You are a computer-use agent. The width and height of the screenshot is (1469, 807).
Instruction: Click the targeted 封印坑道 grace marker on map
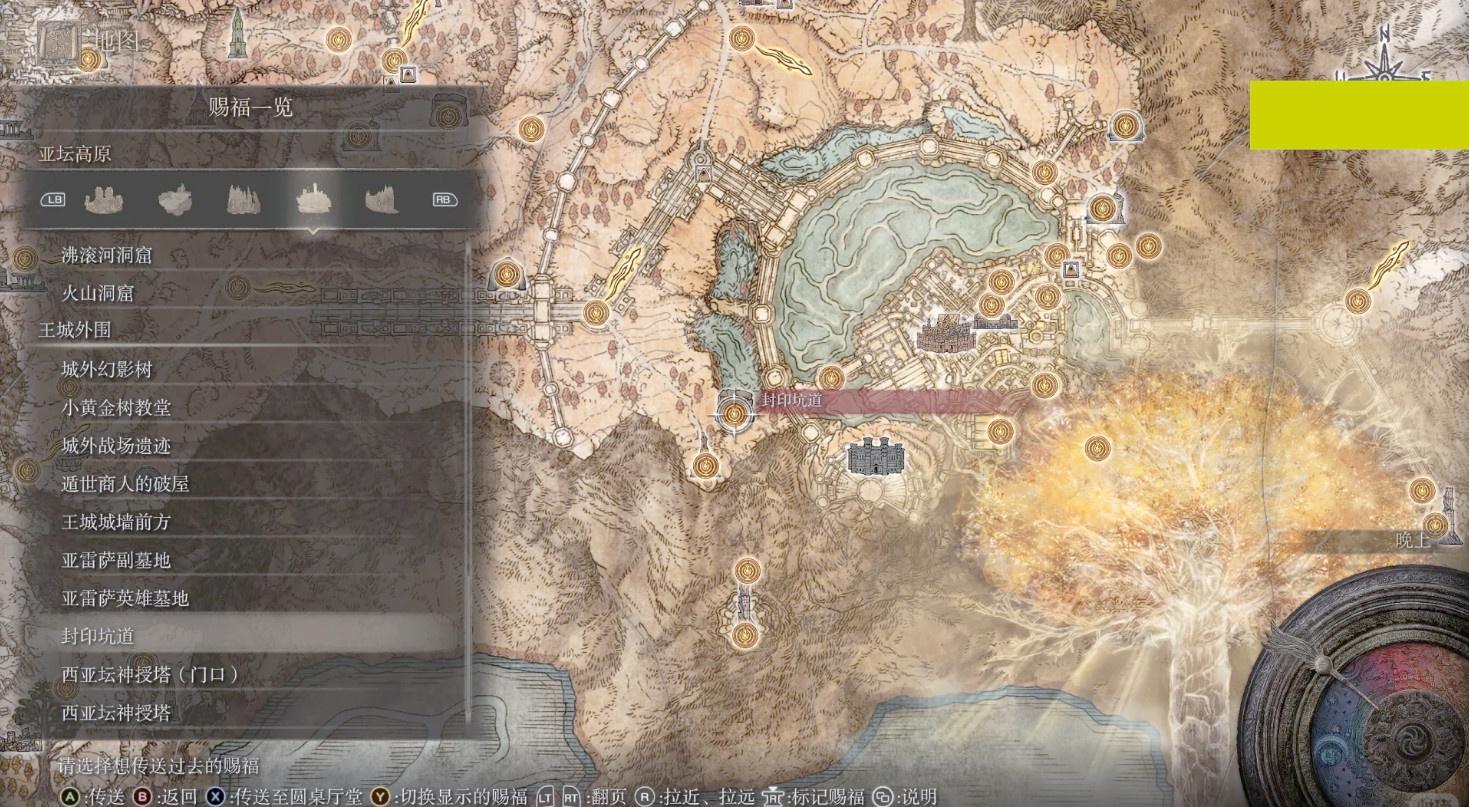pos(736,413)
